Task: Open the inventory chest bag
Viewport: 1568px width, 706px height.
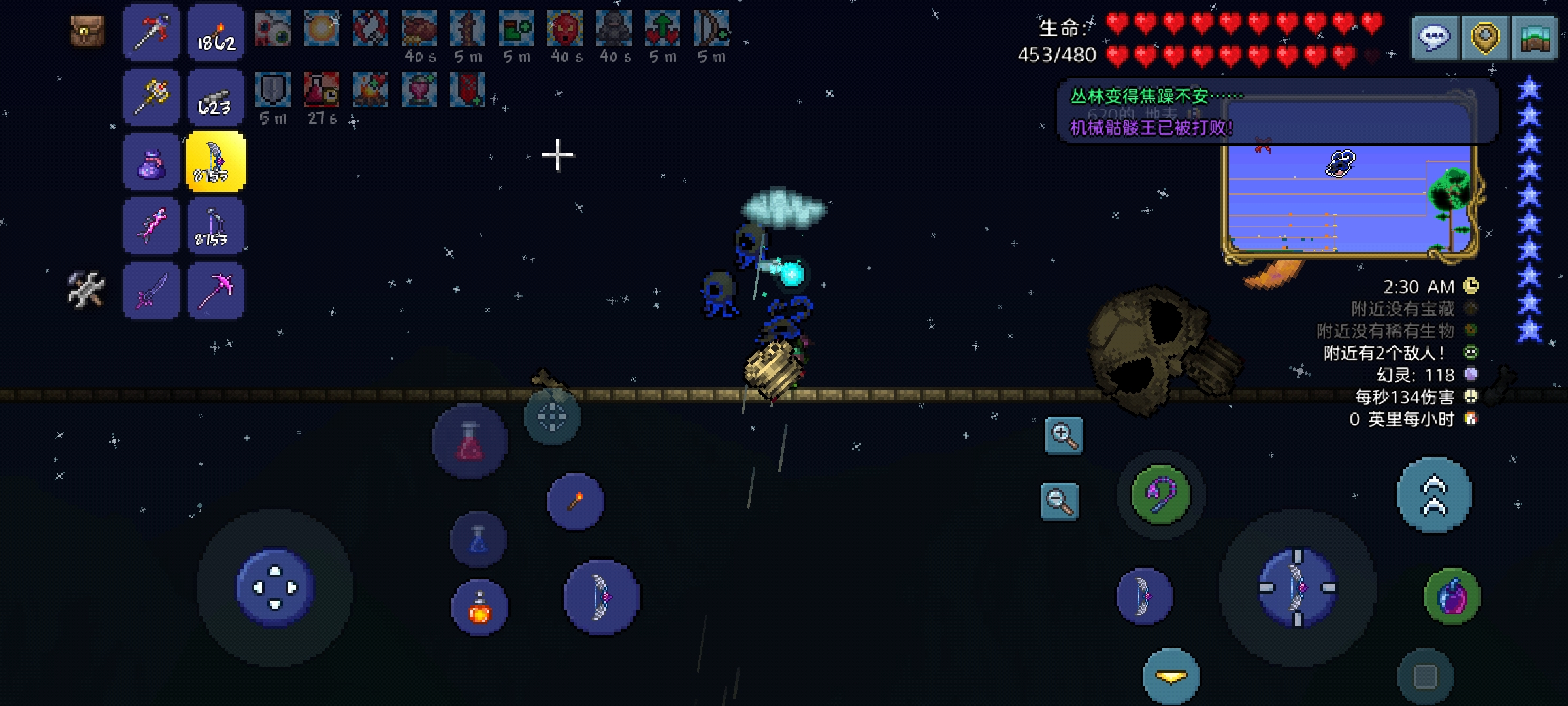Action: [87, 31]
